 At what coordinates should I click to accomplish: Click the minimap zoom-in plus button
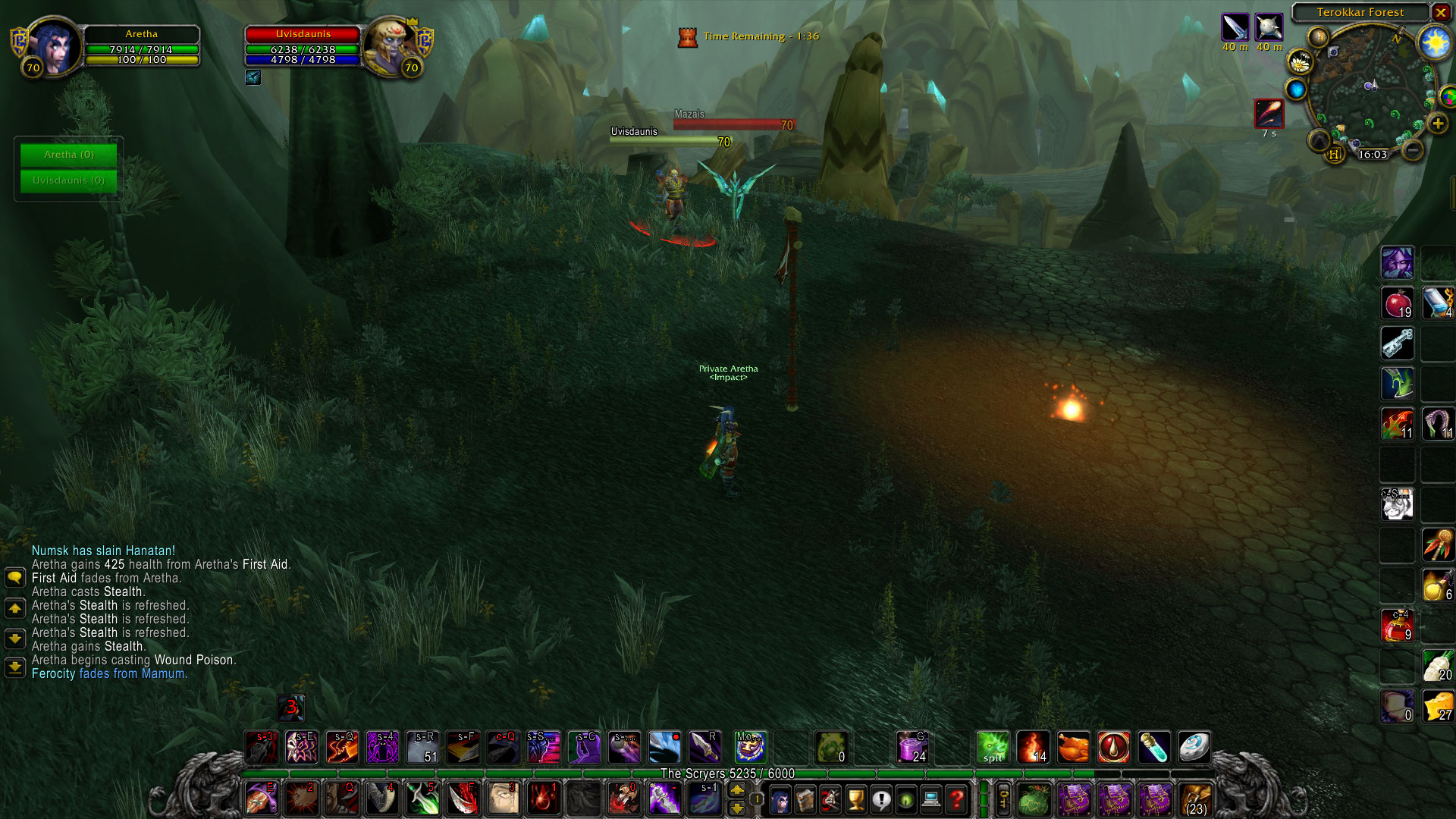(x=1439, y=121)
